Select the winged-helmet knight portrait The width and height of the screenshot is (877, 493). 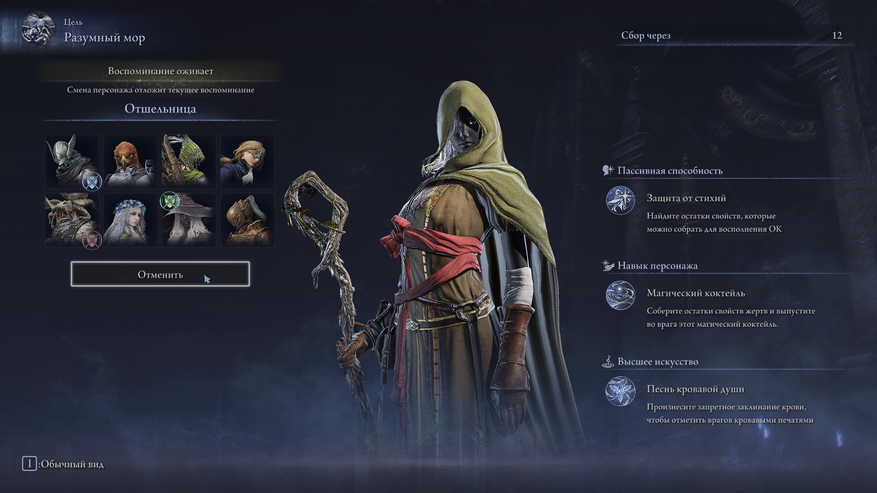coord(72,161)
